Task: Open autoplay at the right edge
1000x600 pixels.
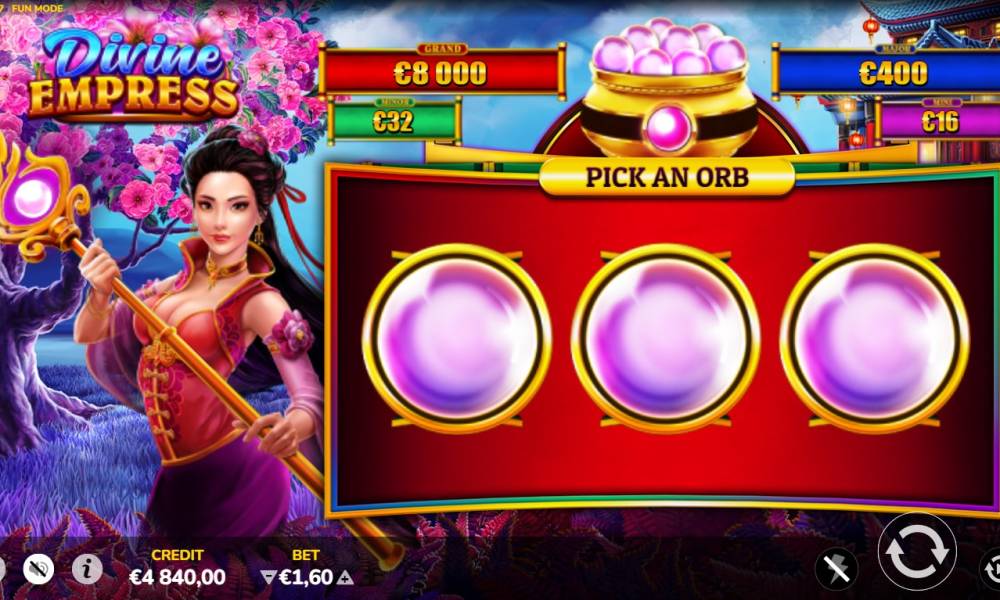Action: 990,567
